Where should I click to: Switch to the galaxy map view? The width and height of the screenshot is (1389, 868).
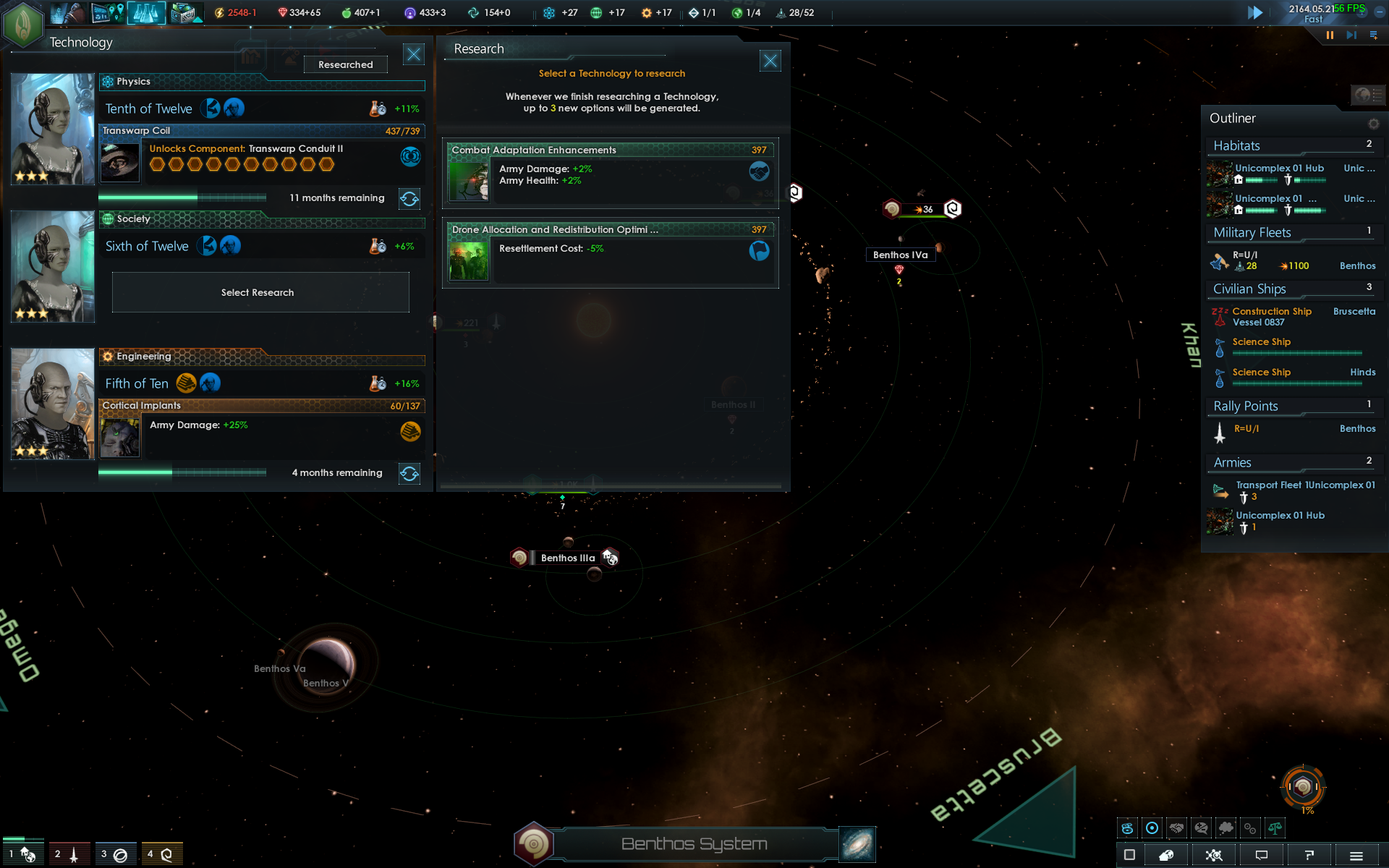(x=857, y=845)
